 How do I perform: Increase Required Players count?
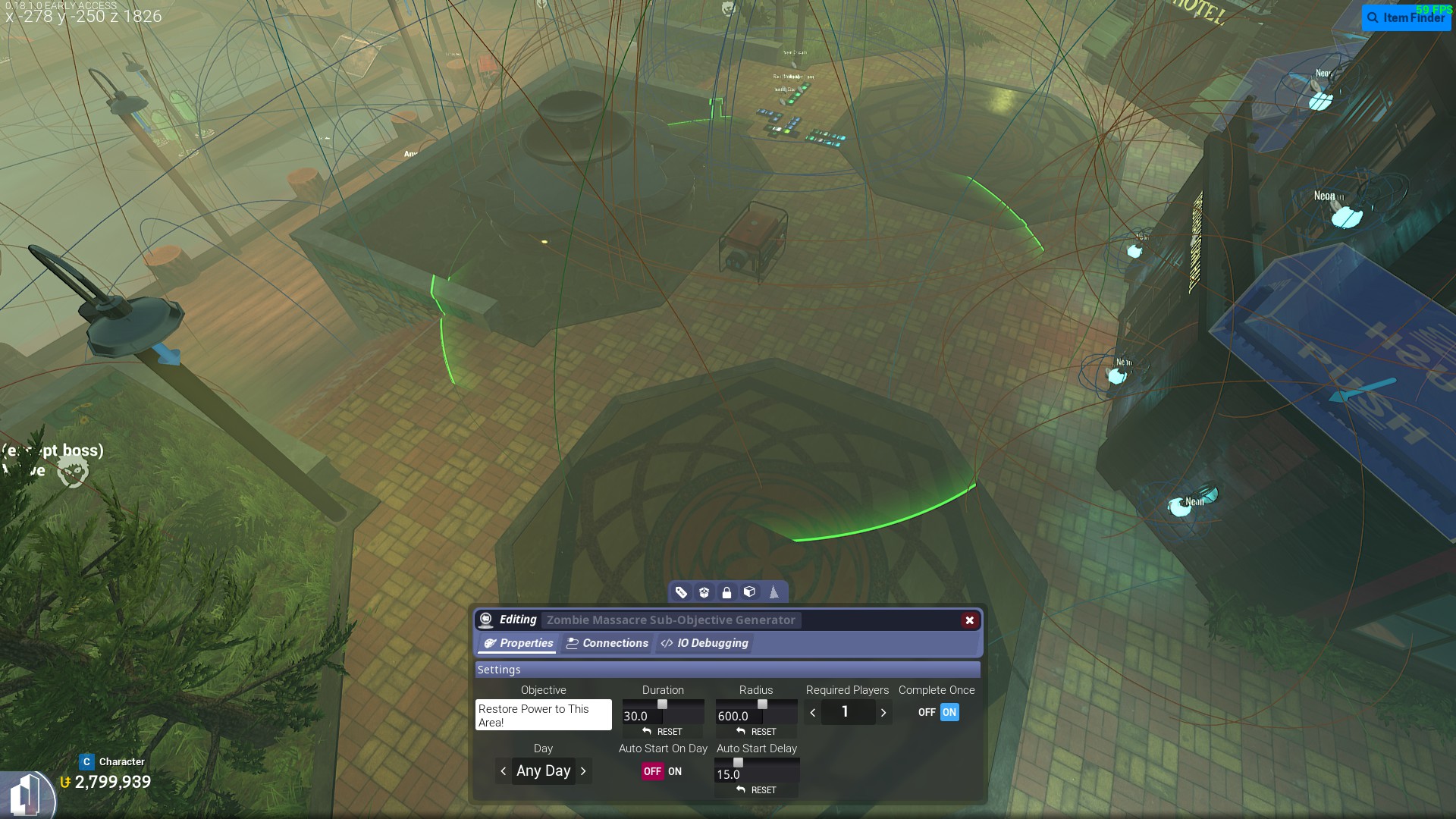(x=883, y=713)
